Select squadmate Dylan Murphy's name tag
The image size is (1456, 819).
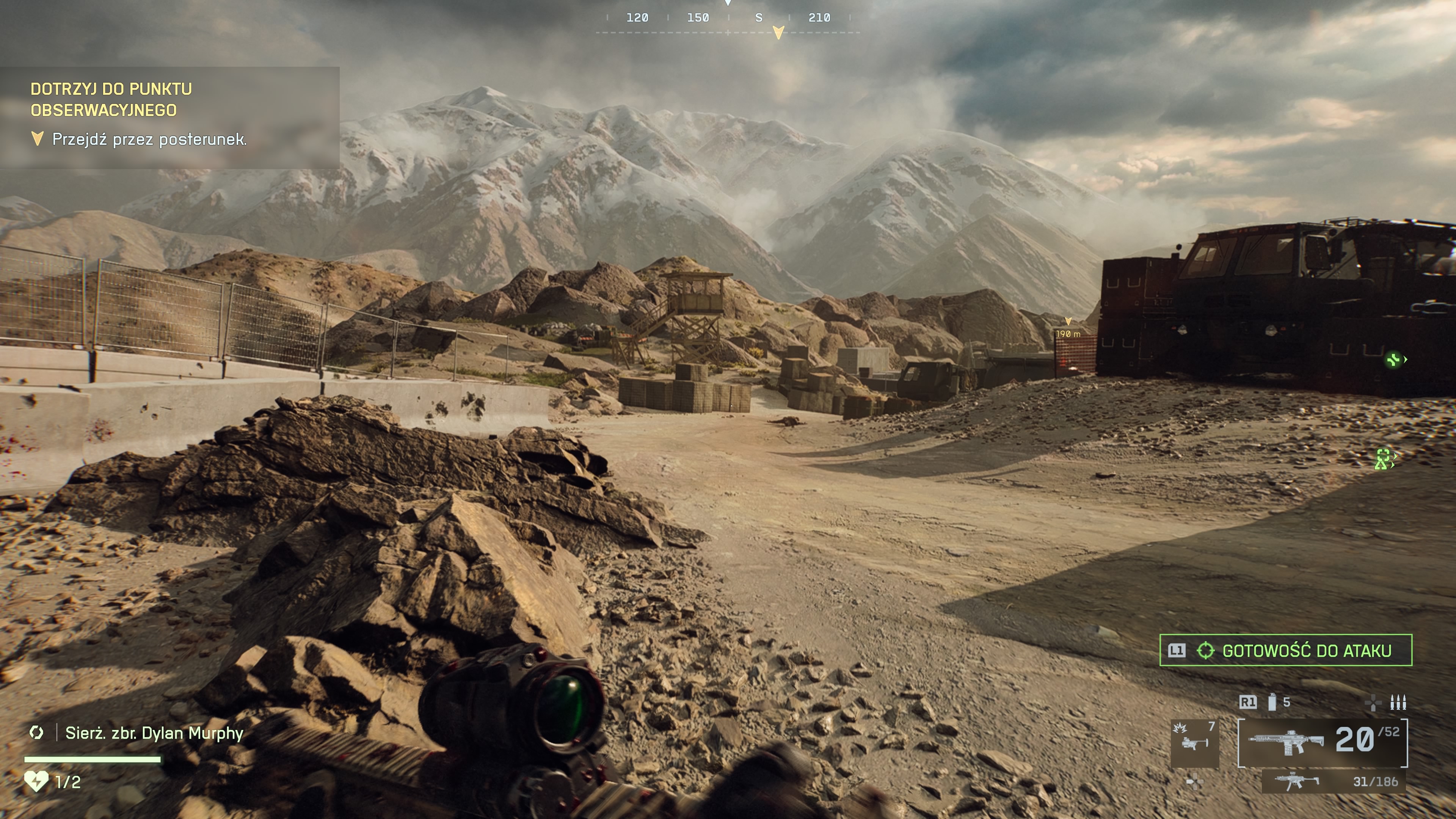point(154,733)
